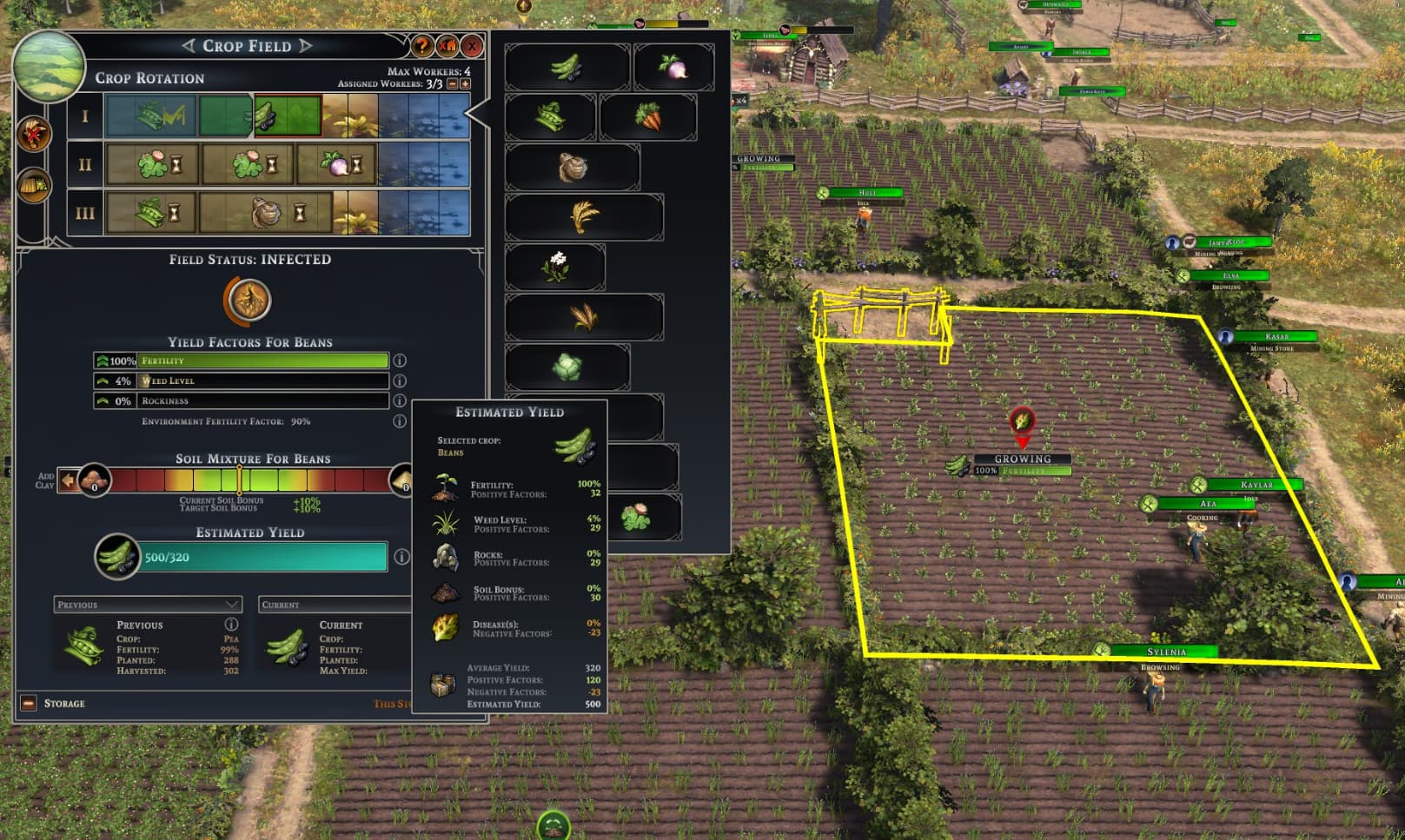Choose the carrot crop from the crop list

647,116
